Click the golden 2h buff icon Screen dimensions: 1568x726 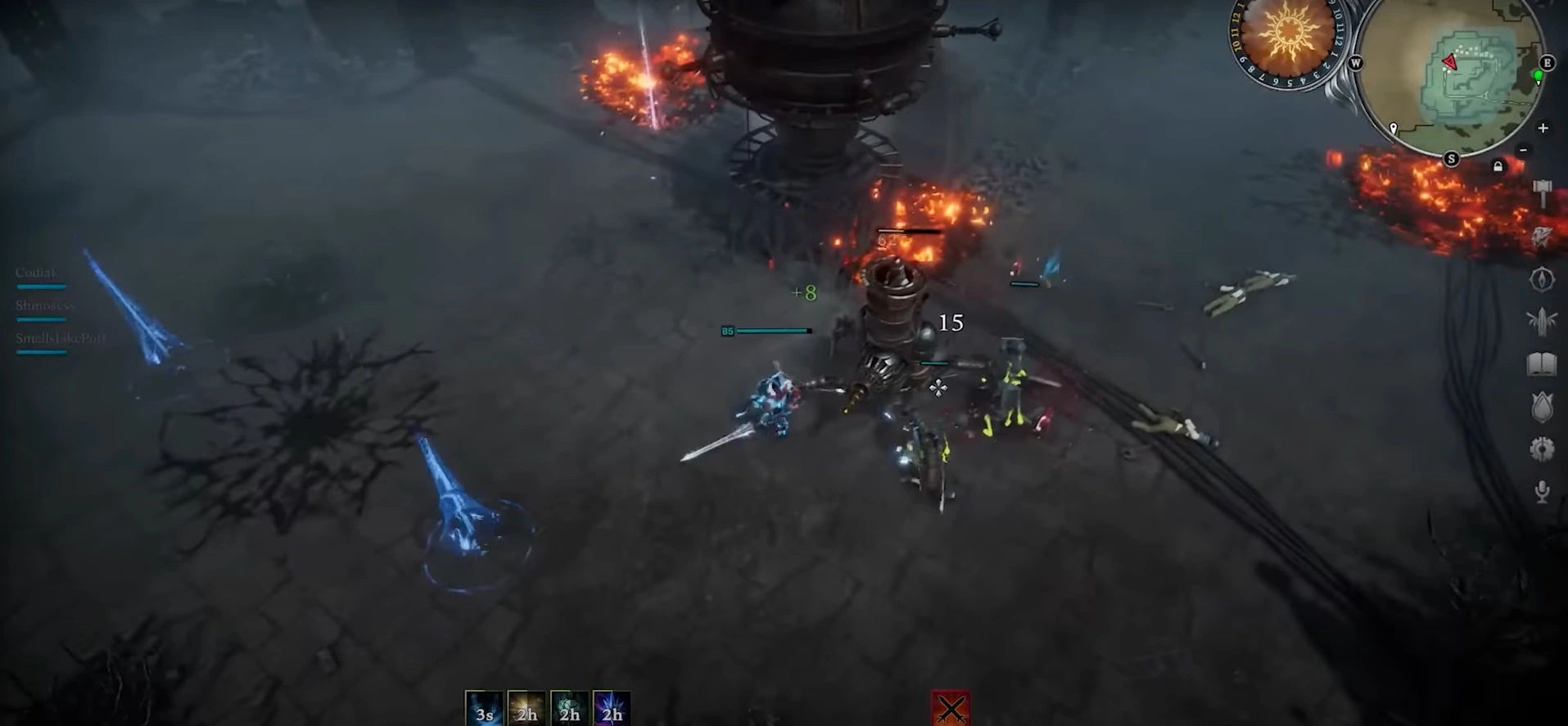pos(526,706)
